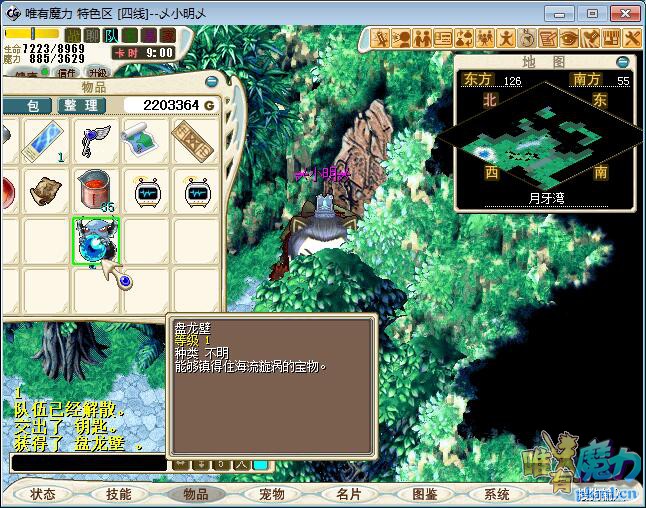Select the 盘龙璧 dragon orb item

pyautogui.click(x=96, y=240)
